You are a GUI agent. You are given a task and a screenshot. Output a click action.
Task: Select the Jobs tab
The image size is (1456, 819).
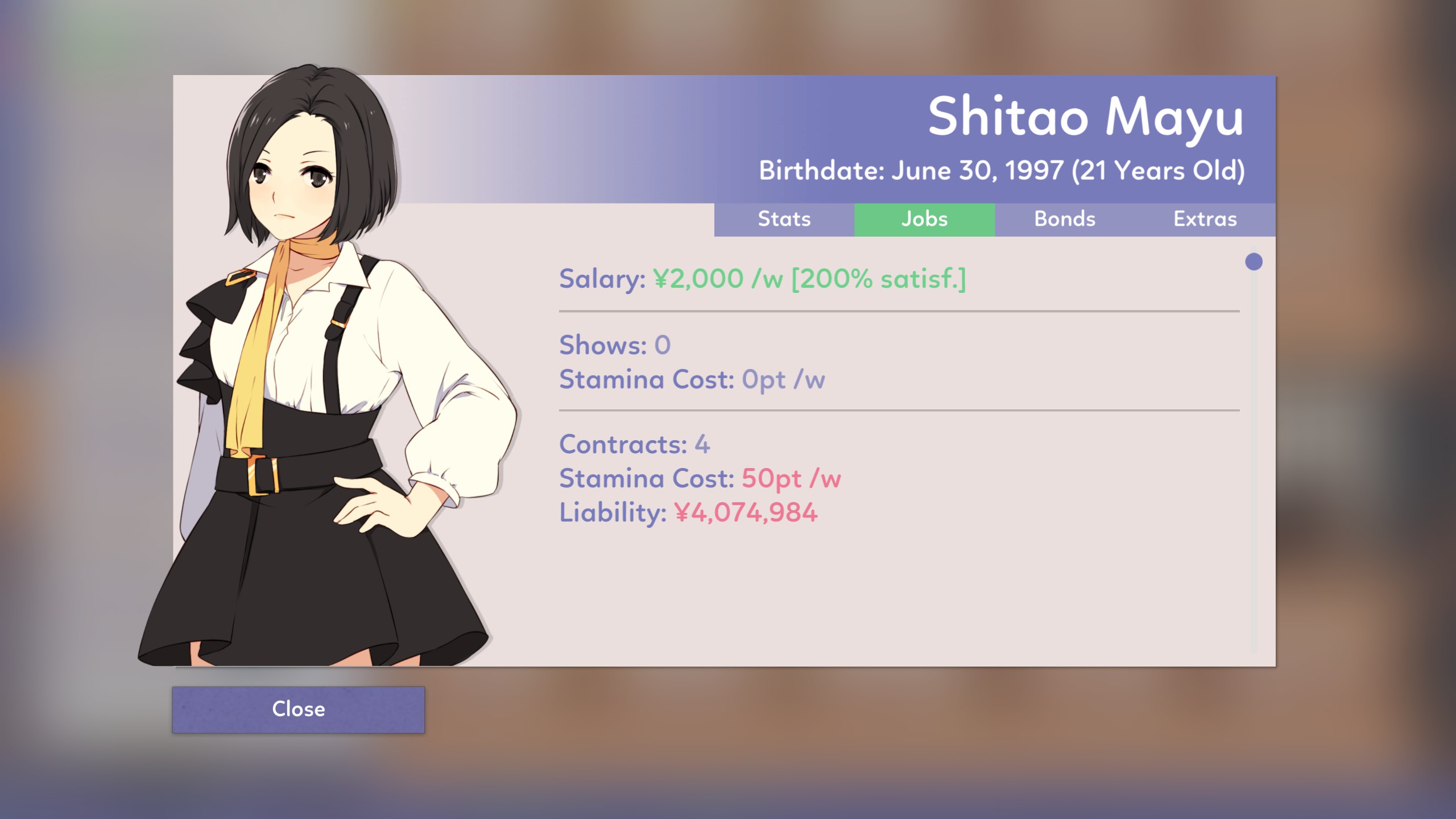click(924, 220)
